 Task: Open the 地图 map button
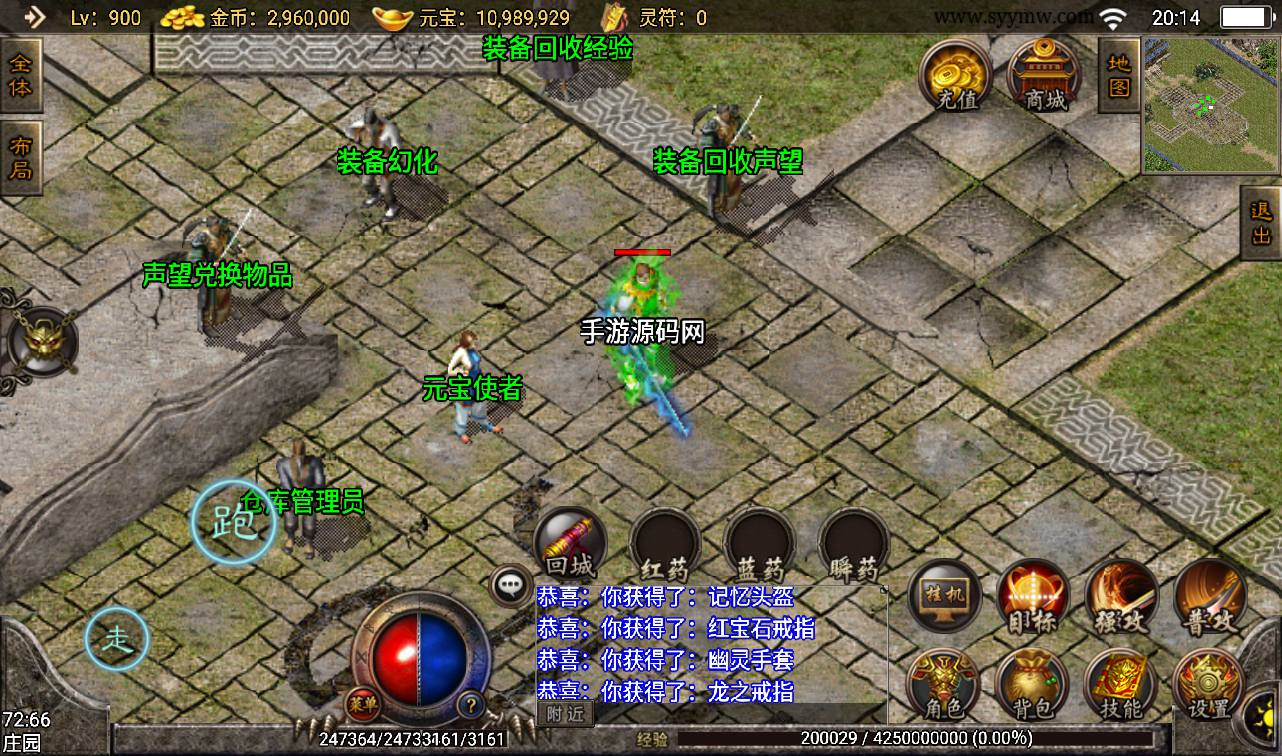pyautogui.click(x=1119, y=75)
